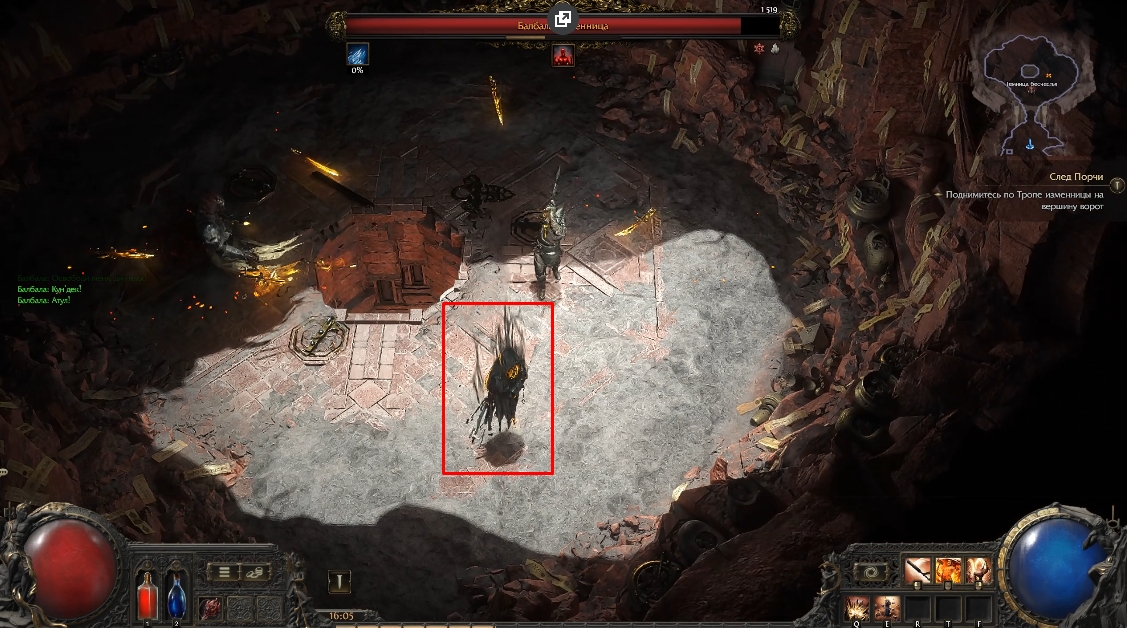Open the minimap overlay

pyautogui.click(x=1031, y=85)
